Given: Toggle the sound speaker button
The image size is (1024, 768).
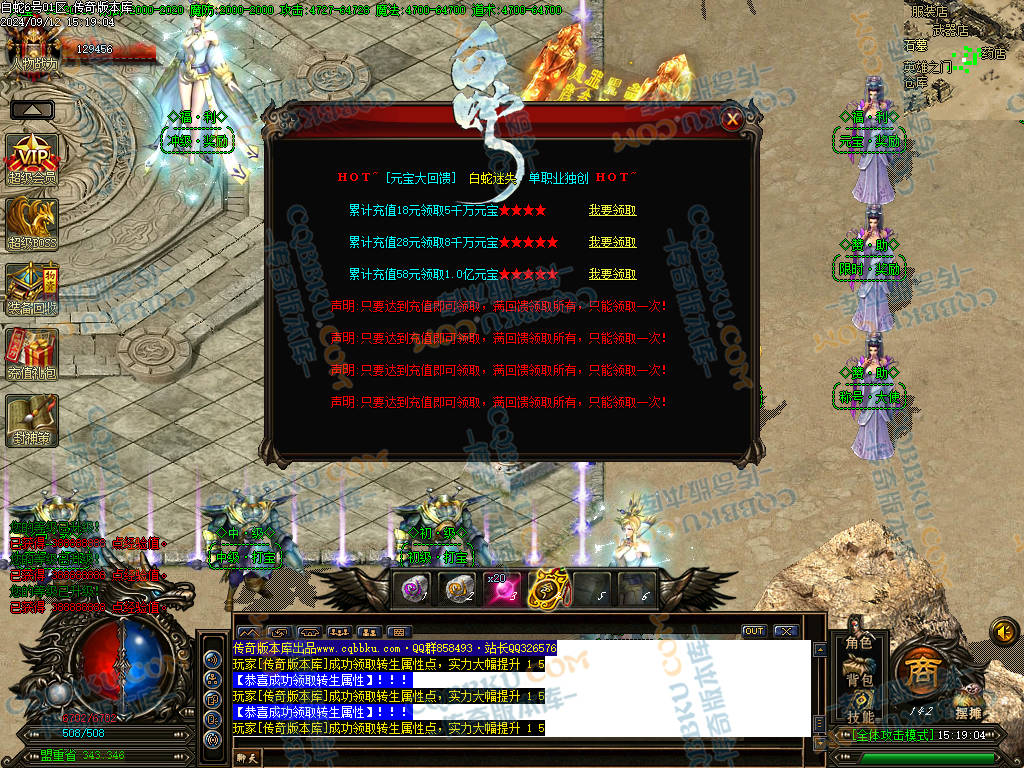Looking at the screenshot, I should (1004, 631).
